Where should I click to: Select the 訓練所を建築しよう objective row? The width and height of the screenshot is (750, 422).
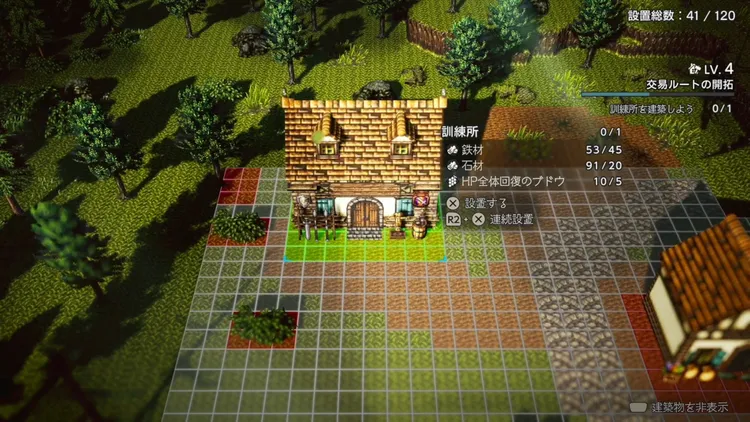click(x=670, y=108)
